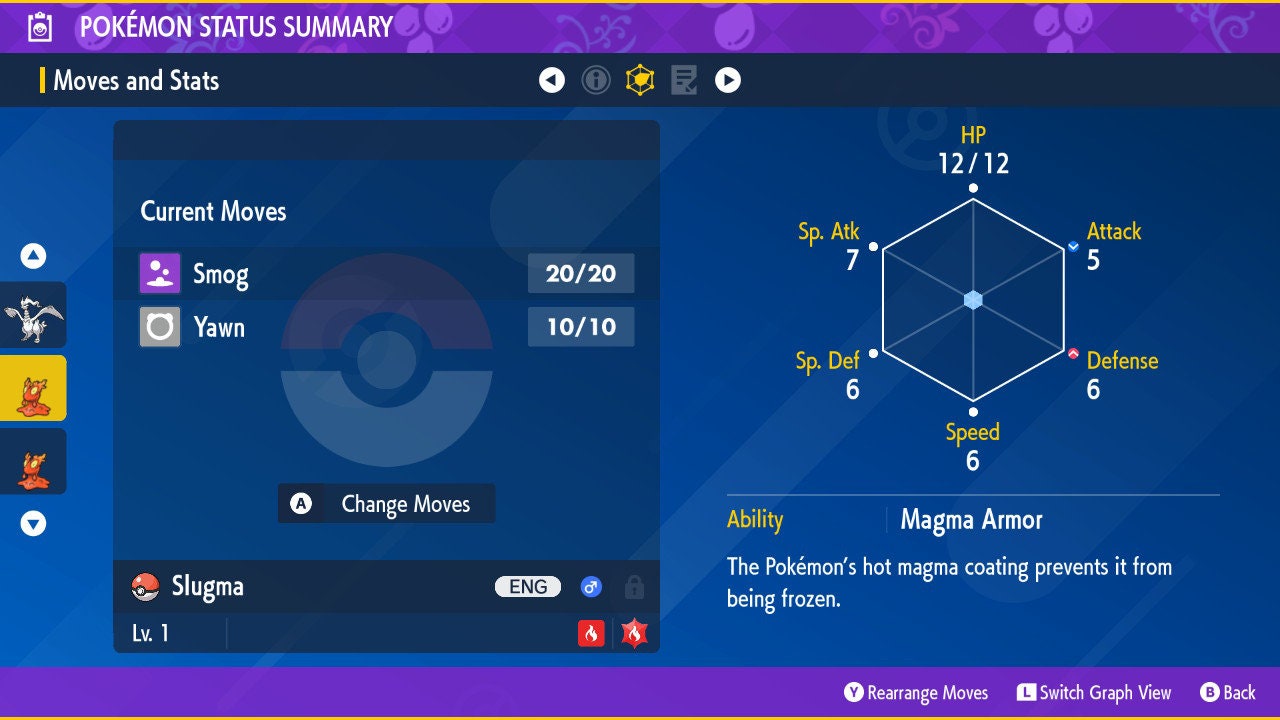
Task: Select the Smog move row
Action: click(x=386, y=274)
